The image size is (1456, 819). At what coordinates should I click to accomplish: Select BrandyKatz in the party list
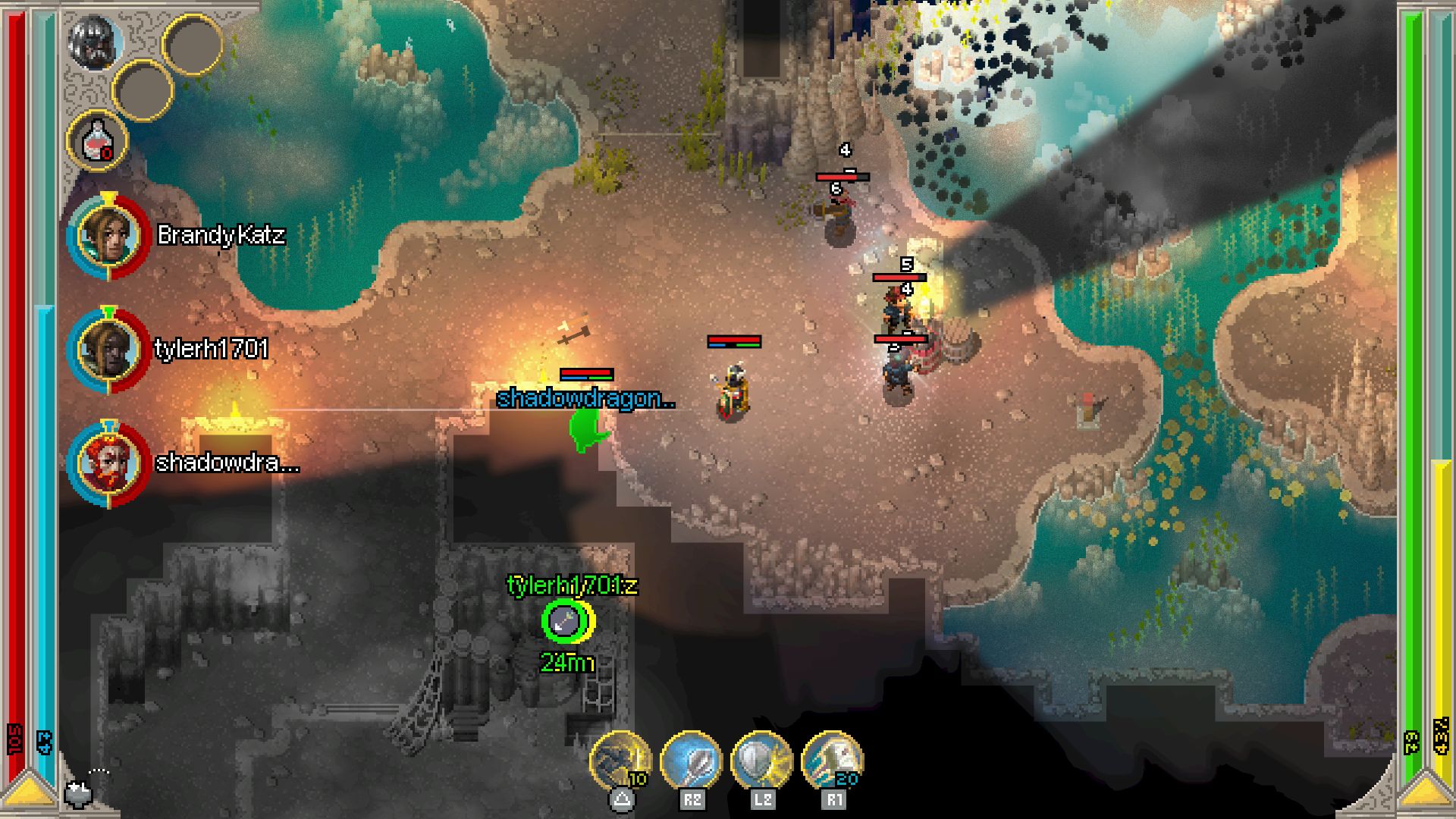(108, 235)
